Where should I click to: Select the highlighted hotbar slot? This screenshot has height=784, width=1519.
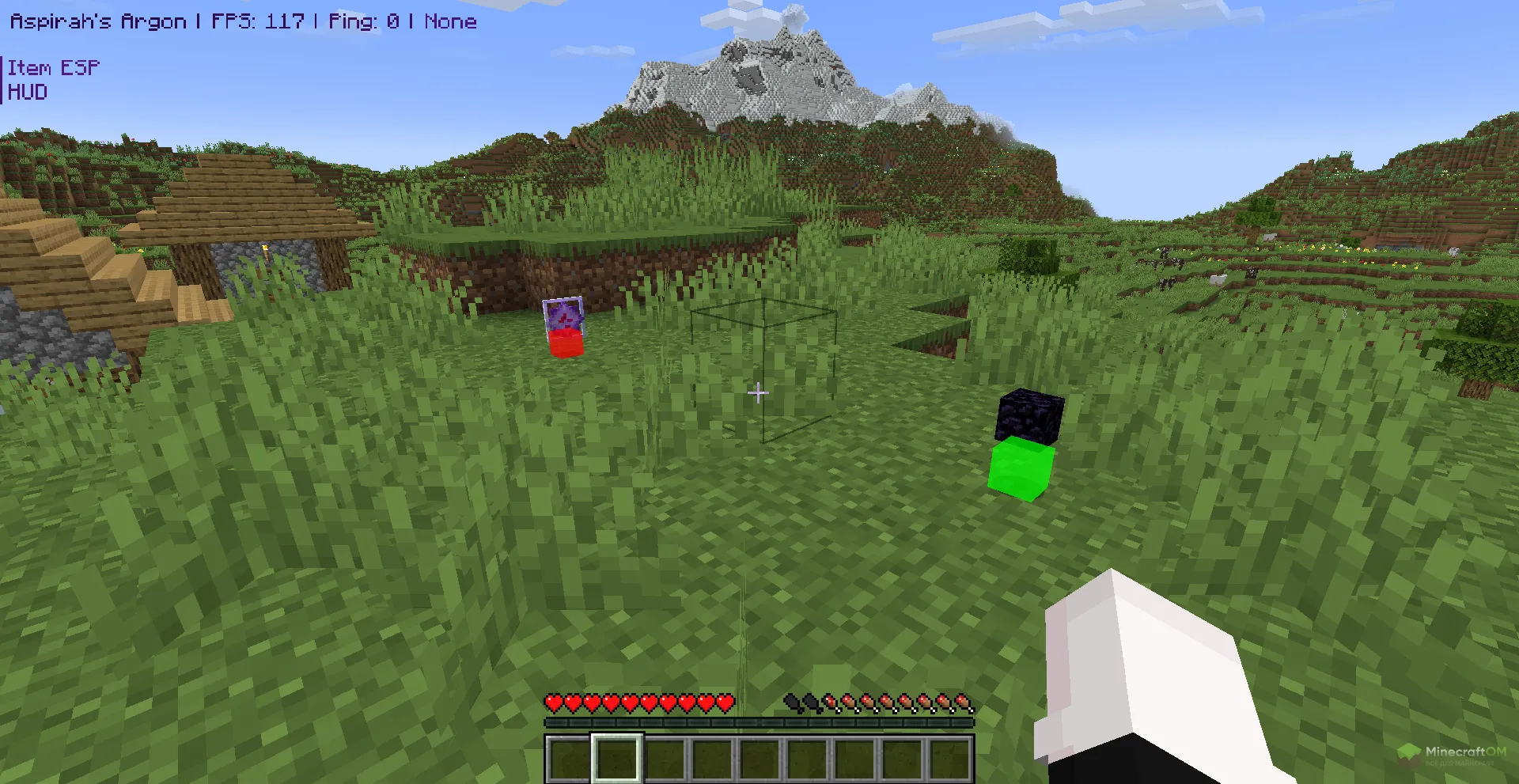[617, 758]
